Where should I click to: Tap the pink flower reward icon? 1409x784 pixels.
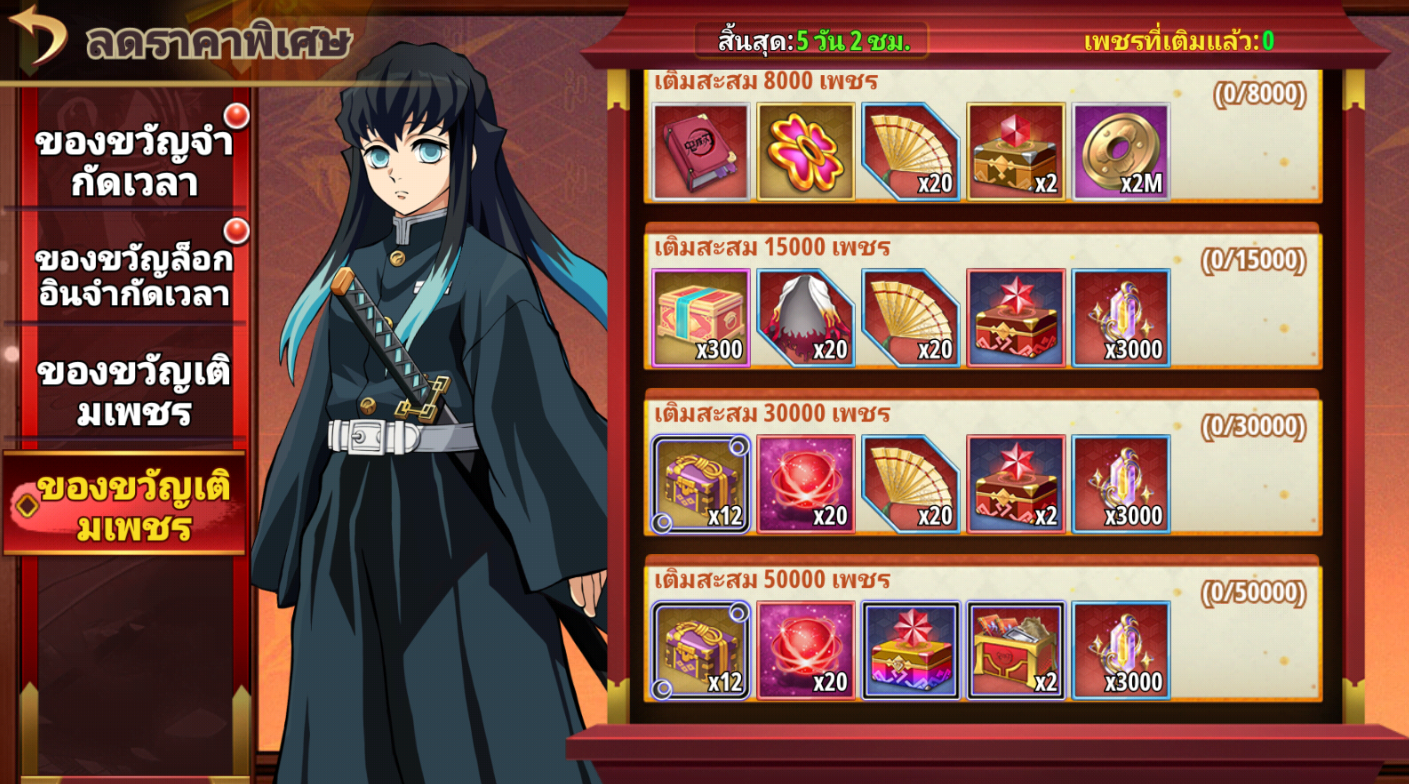tap(805, 152)
